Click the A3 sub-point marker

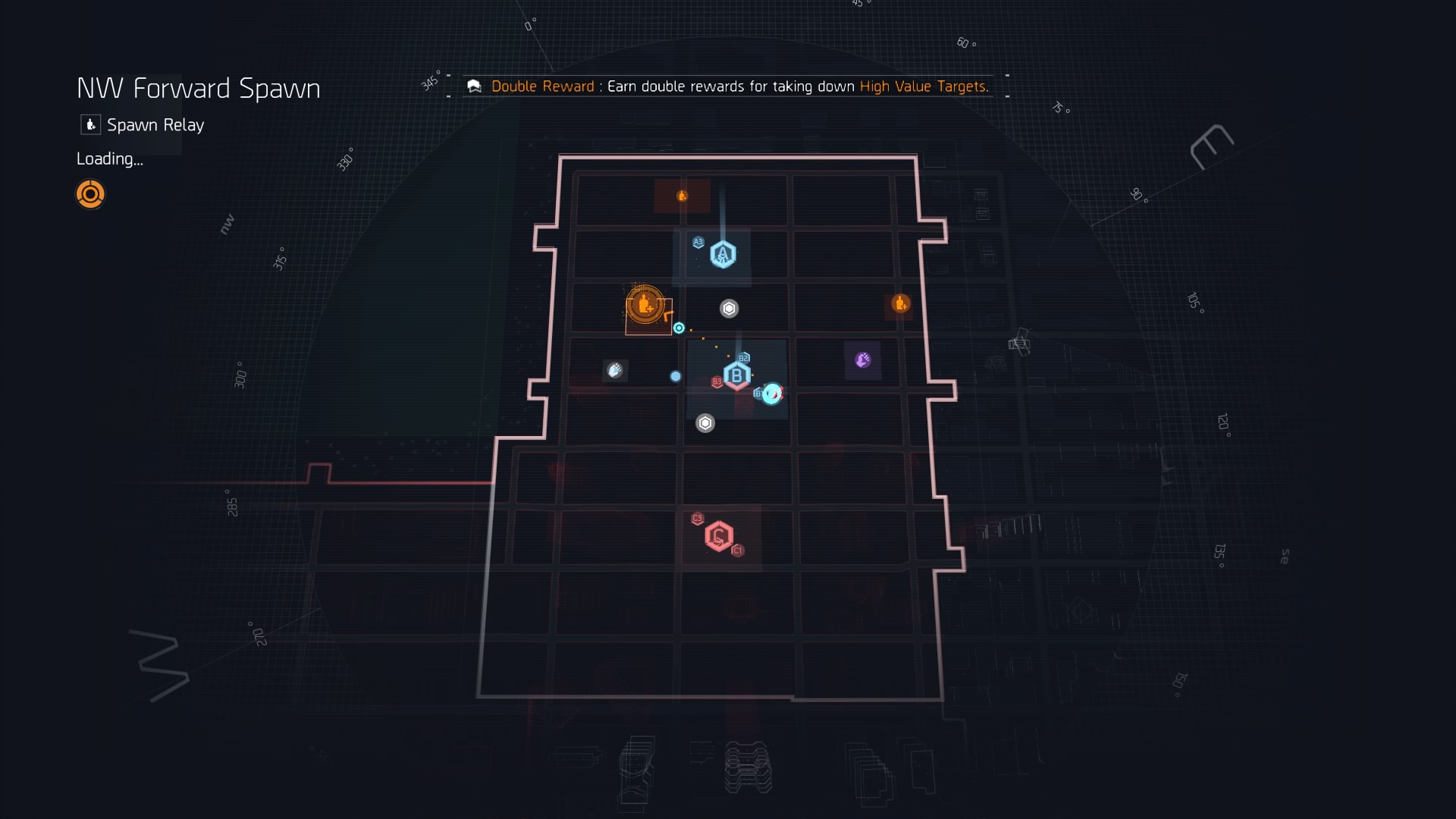698,243
